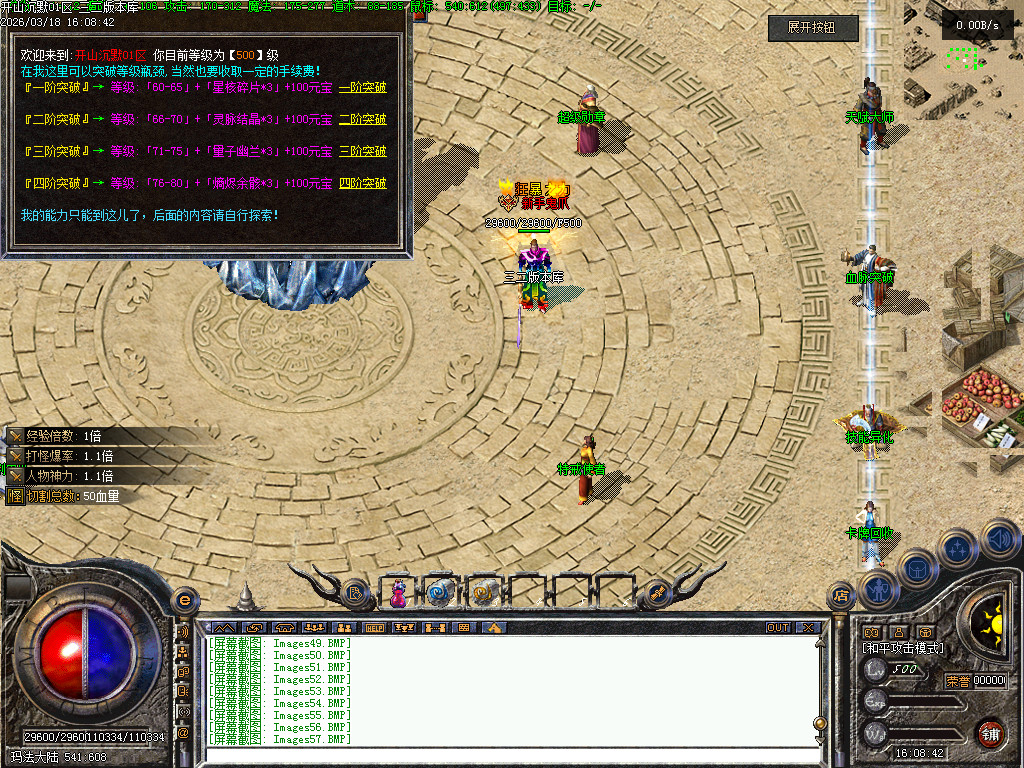
Task: Click the OUT button on chat bar
Action: tap(778, 628)
